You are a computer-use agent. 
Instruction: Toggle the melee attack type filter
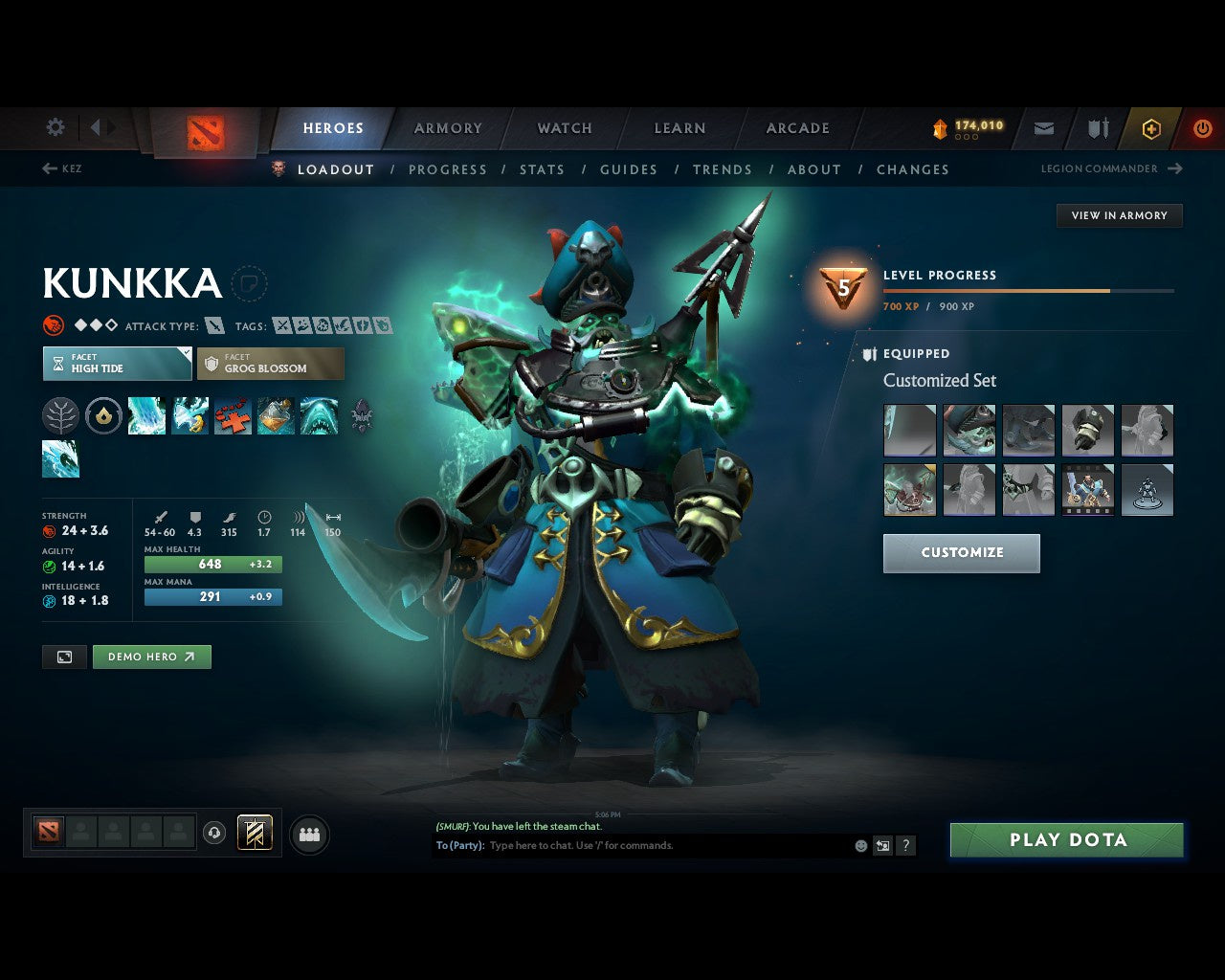pos(214,324)
